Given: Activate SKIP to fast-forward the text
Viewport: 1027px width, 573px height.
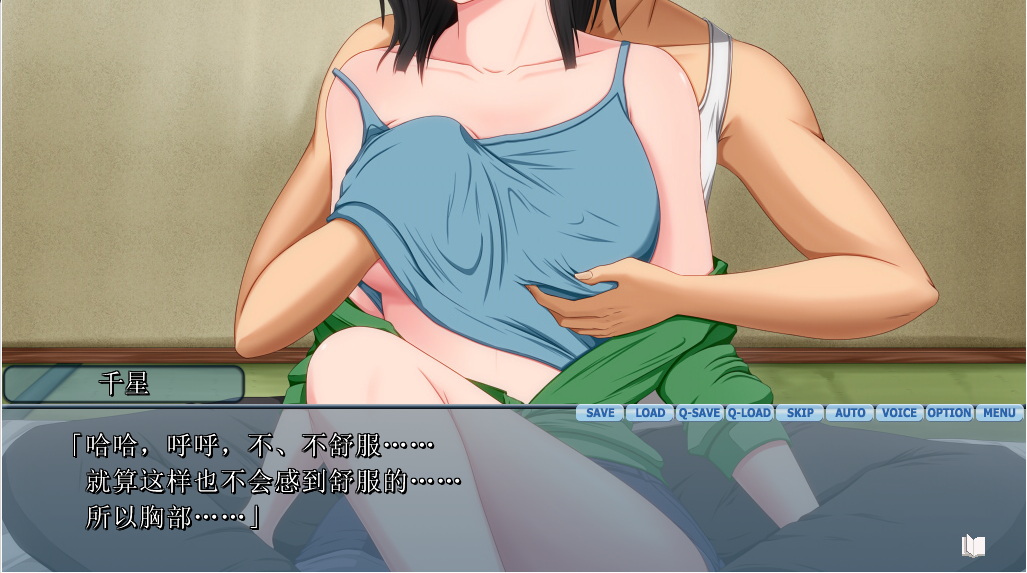Looking at the screenshot, I should 800,413.
